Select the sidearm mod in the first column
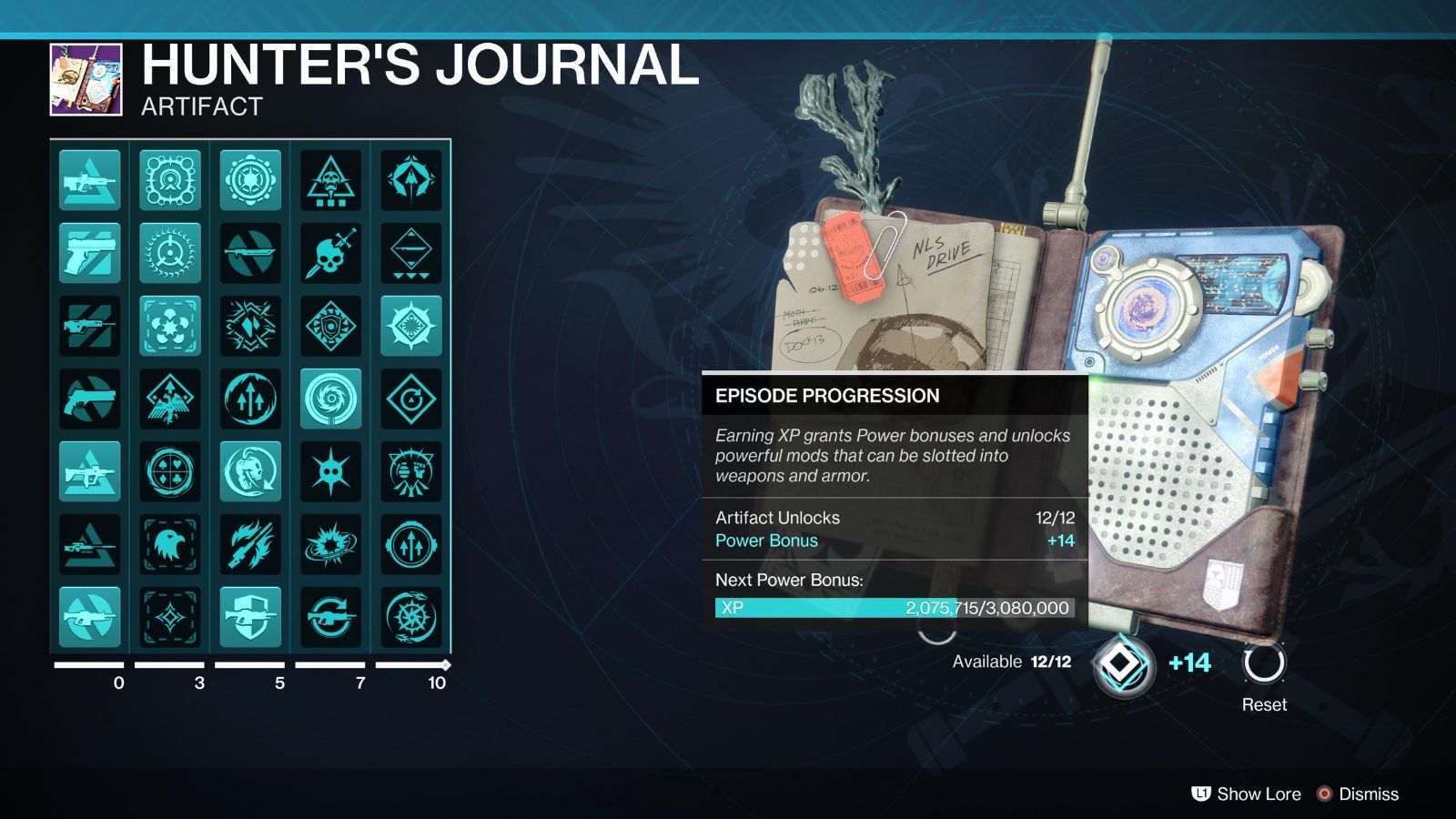This screenshot has width=1456, height=819. pyautogui.click(x=89, y=253)
